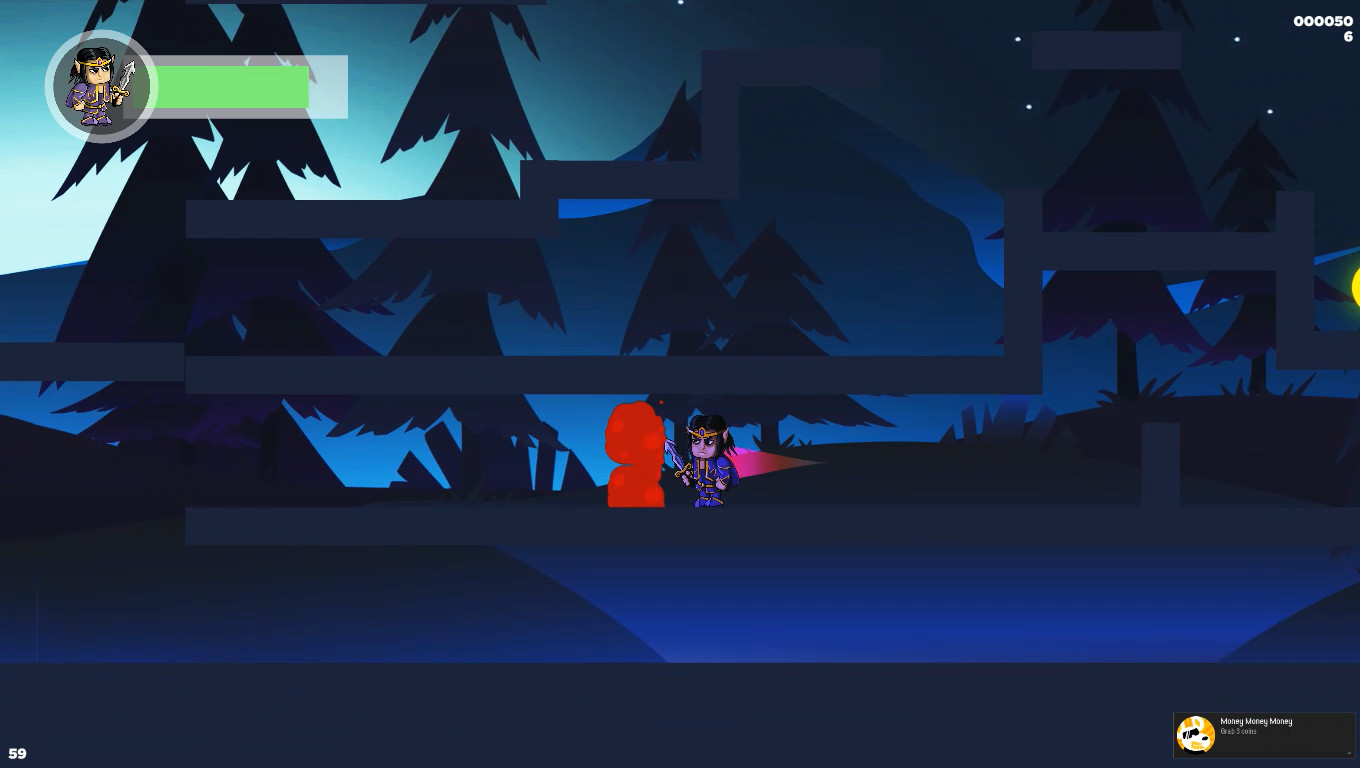Click a white star in the night sky
The height and width of the screenshot is (768, 1360).
click(1018, 40)
